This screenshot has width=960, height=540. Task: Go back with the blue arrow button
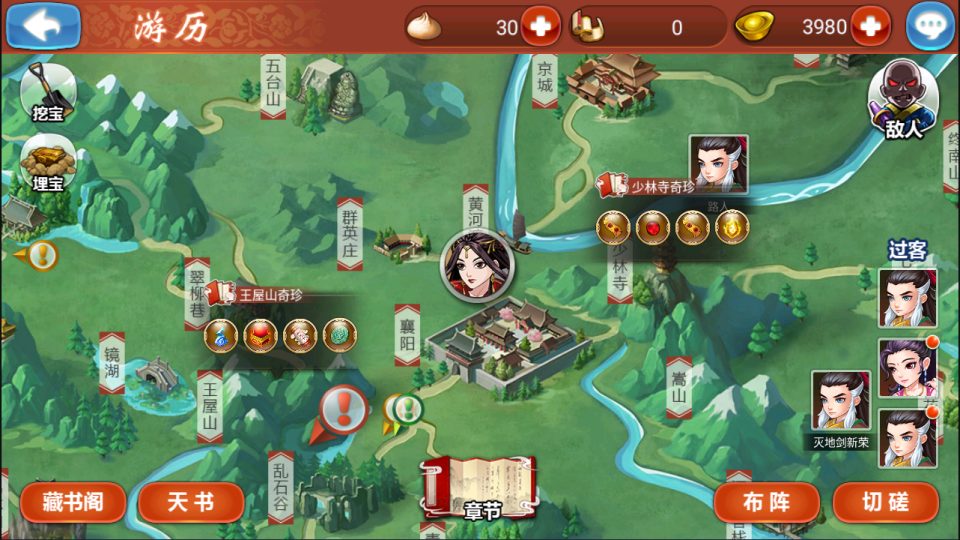(42, 26)
